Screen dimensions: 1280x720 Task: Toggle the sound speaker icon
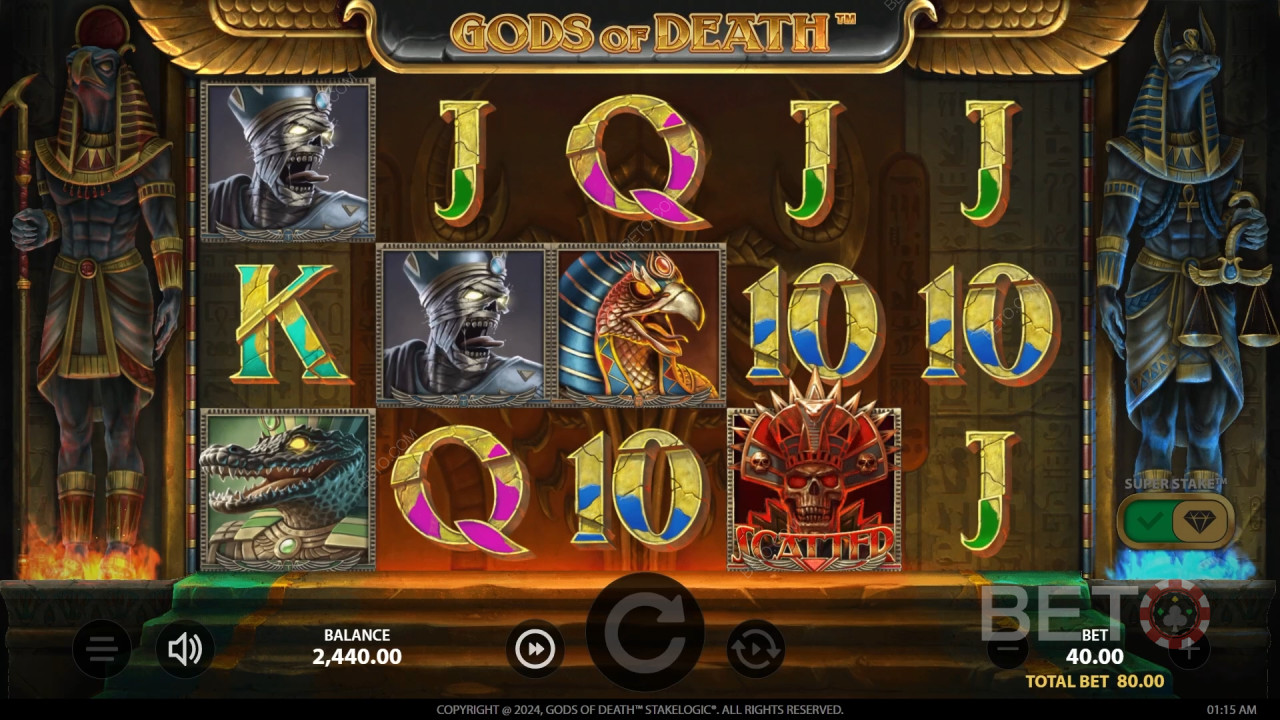click(x=185, y=650)
